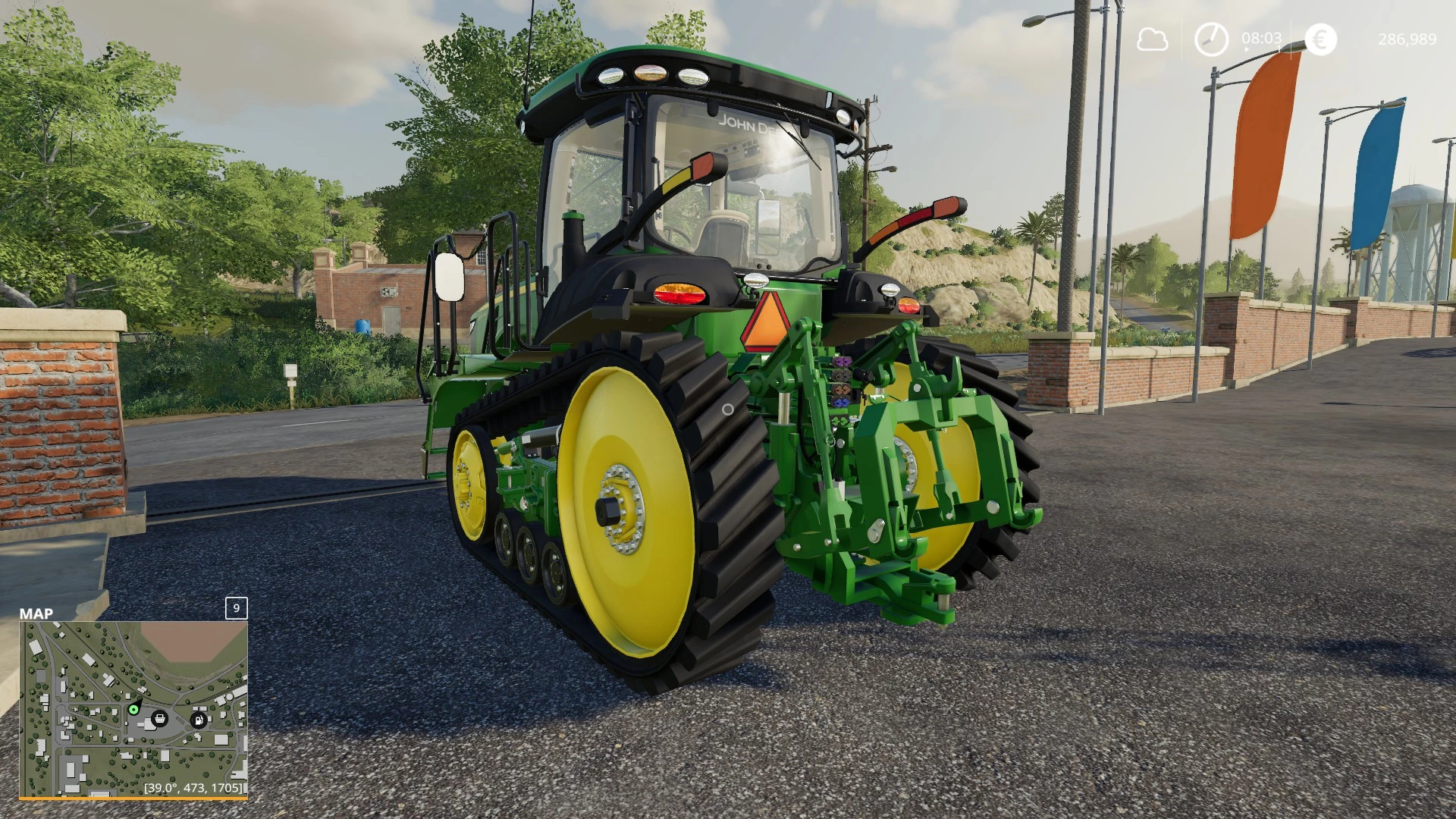Select the shop basket marker on the minimap
The height and width of the screenshot is (819, 1456).
(160, 718)
